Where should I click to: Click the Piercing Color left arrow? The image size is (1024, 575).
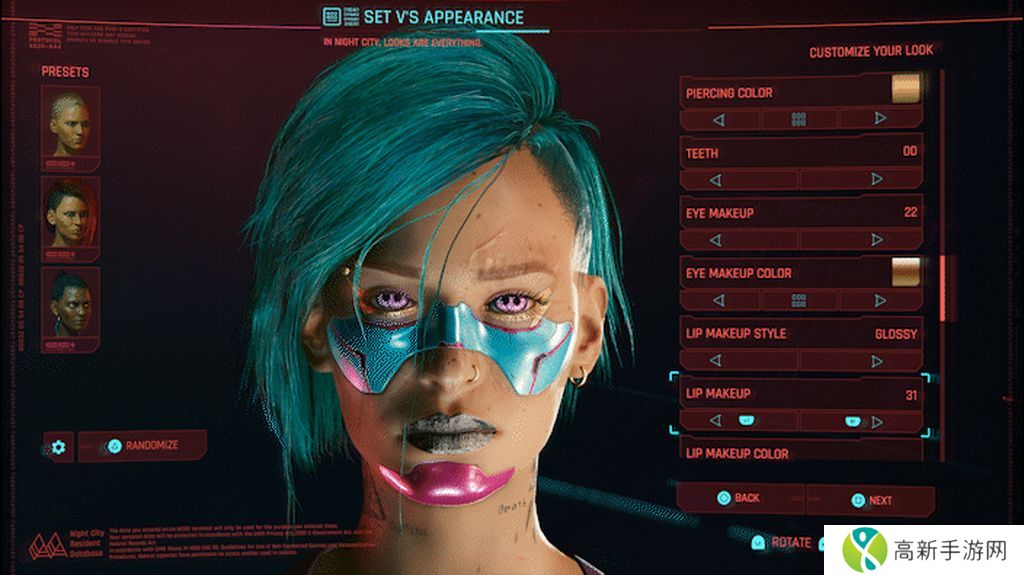click(717, 119)
